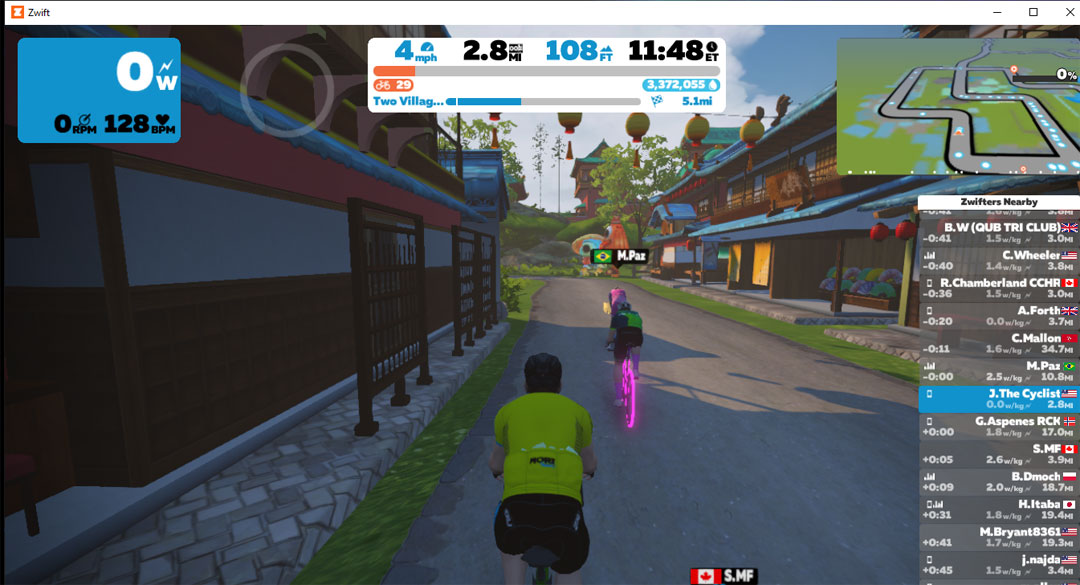This screenshot has width=1080, height=585.
Task: Select the highlighted J.The Cyclist row
Action: 998,399
